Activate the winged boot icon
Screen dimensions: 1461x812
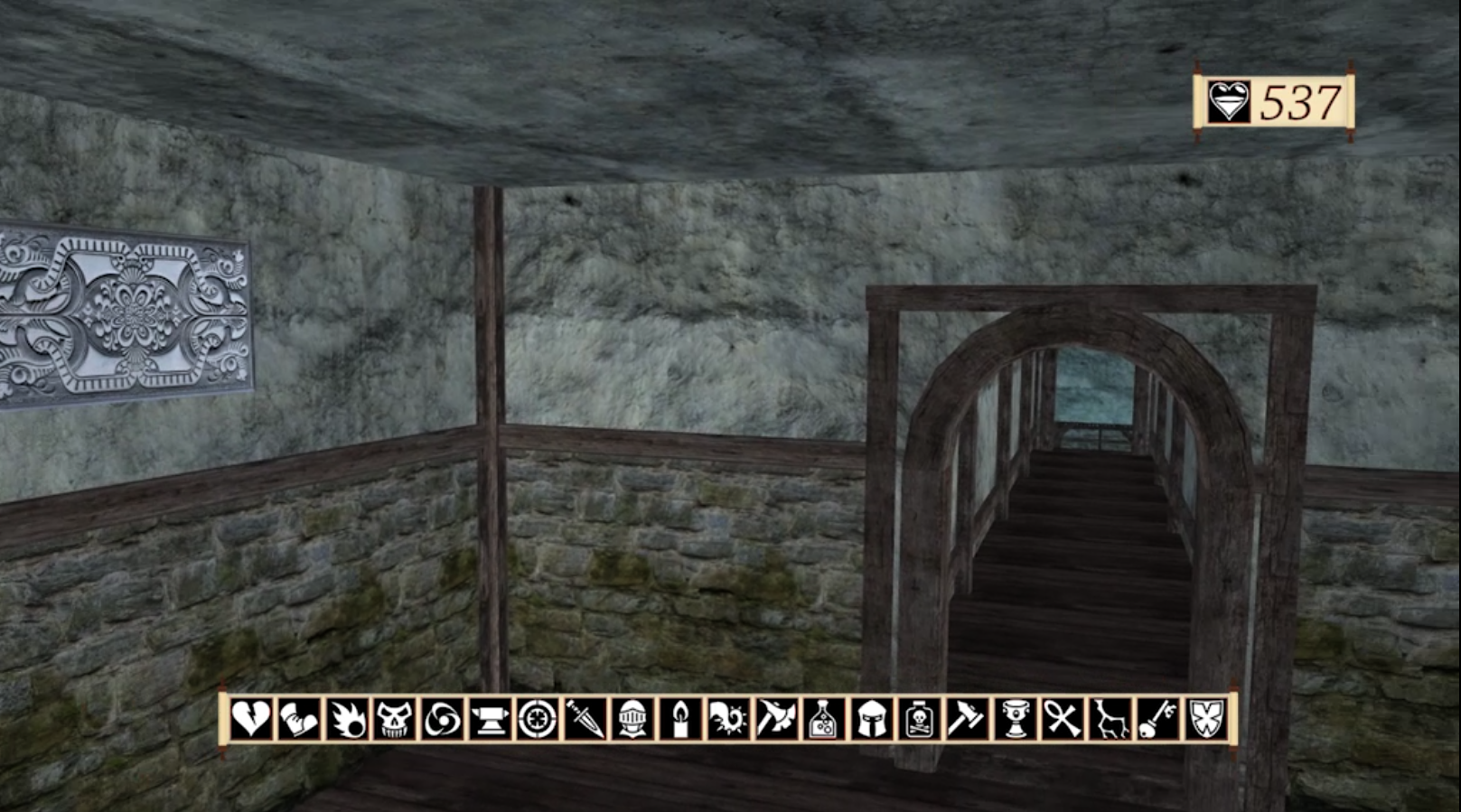pos(299,720)
